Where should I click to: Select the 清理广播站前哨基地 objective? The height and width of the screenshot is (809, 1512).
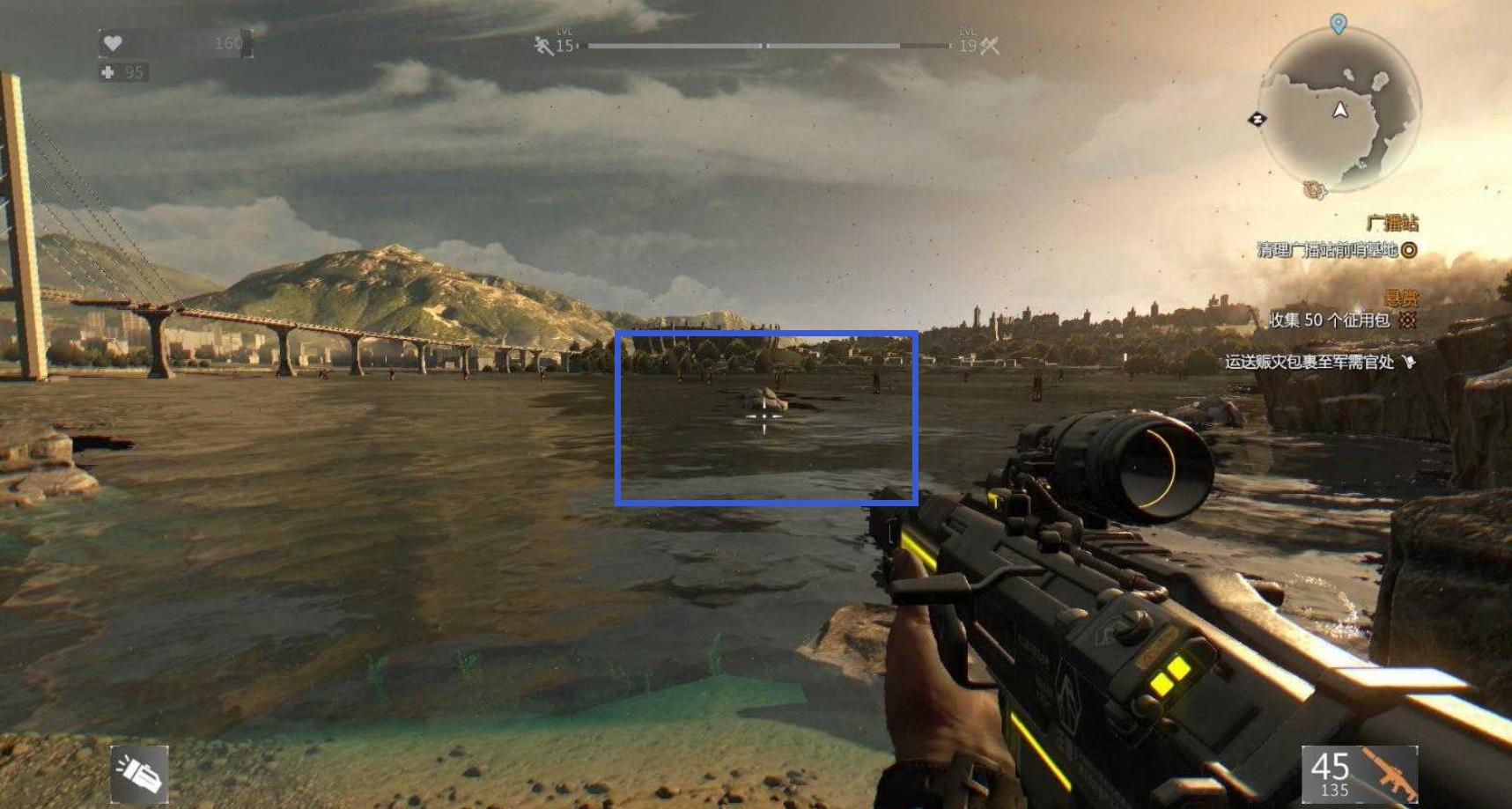[x=1327, y=250]
